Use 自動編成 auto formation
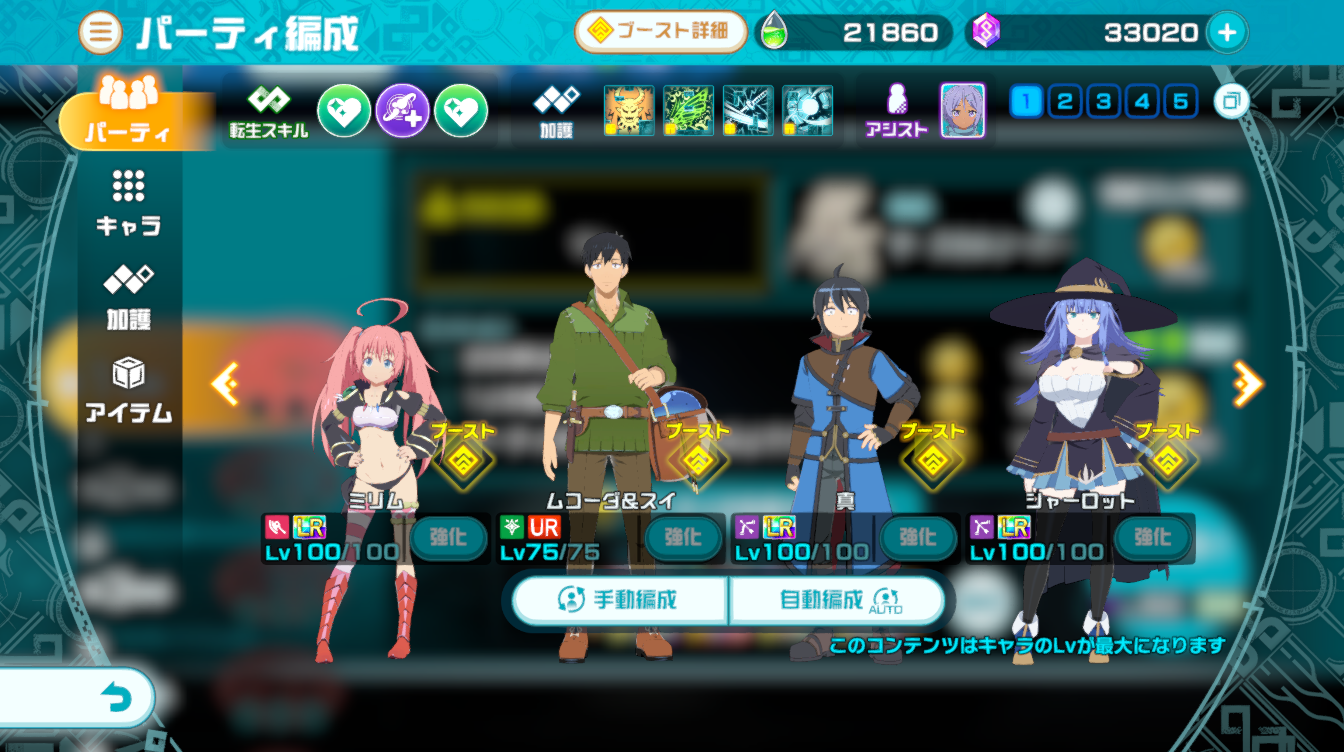Image resolution: width=1344 pixels, height=752 pixels. coord(838,600)
